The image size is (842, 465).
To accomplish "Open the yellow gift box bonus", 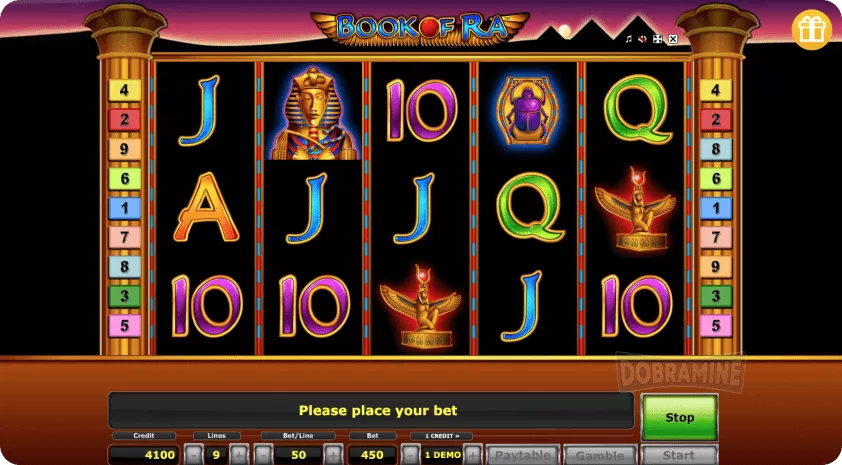I will point(812,31).
